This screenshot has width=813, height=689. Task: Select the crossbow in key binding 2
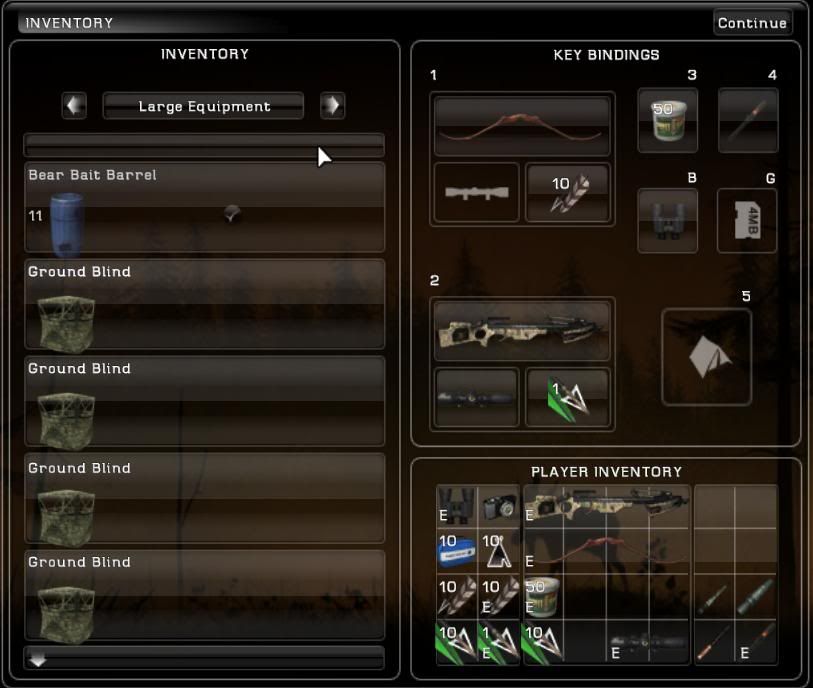pos(522,330)
